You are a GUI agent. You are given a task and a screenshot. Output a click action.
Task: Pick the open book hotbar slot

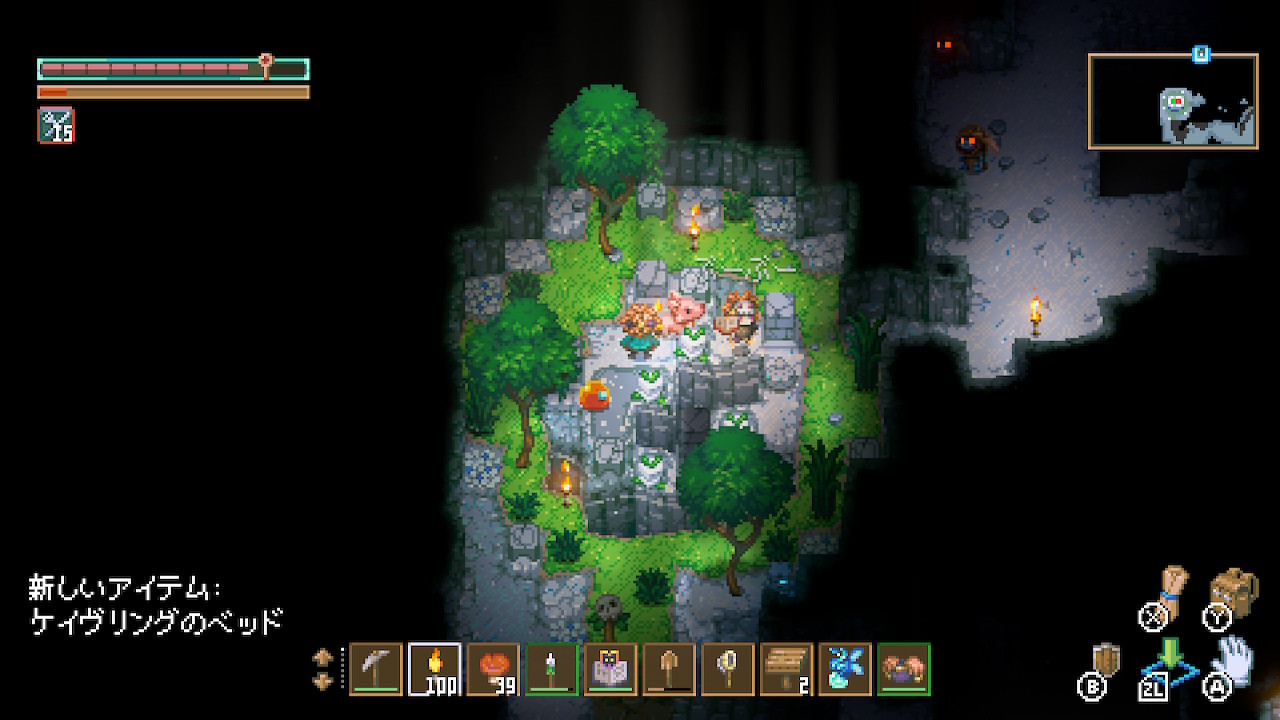(x=611, y=669)
